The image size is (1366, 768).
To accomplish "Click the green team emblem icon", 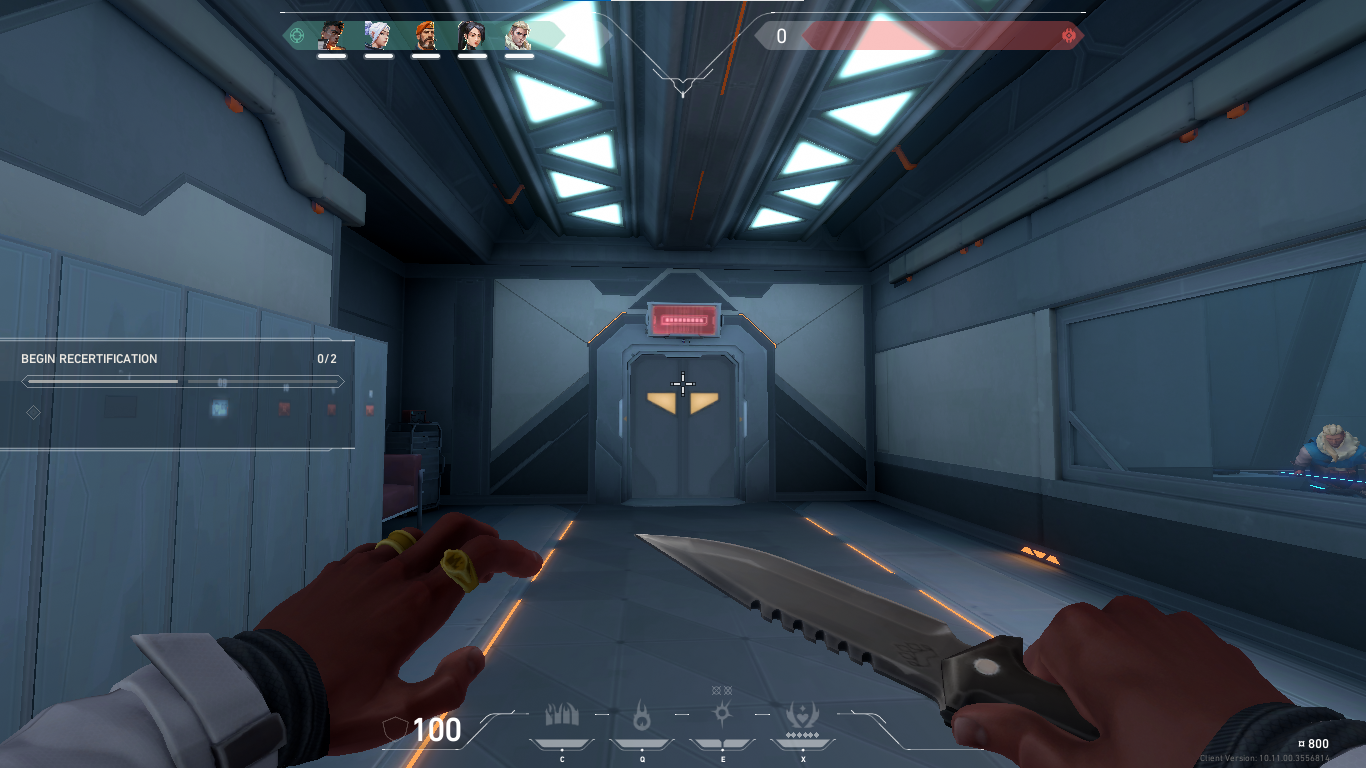I will click(x=297, y=36).
